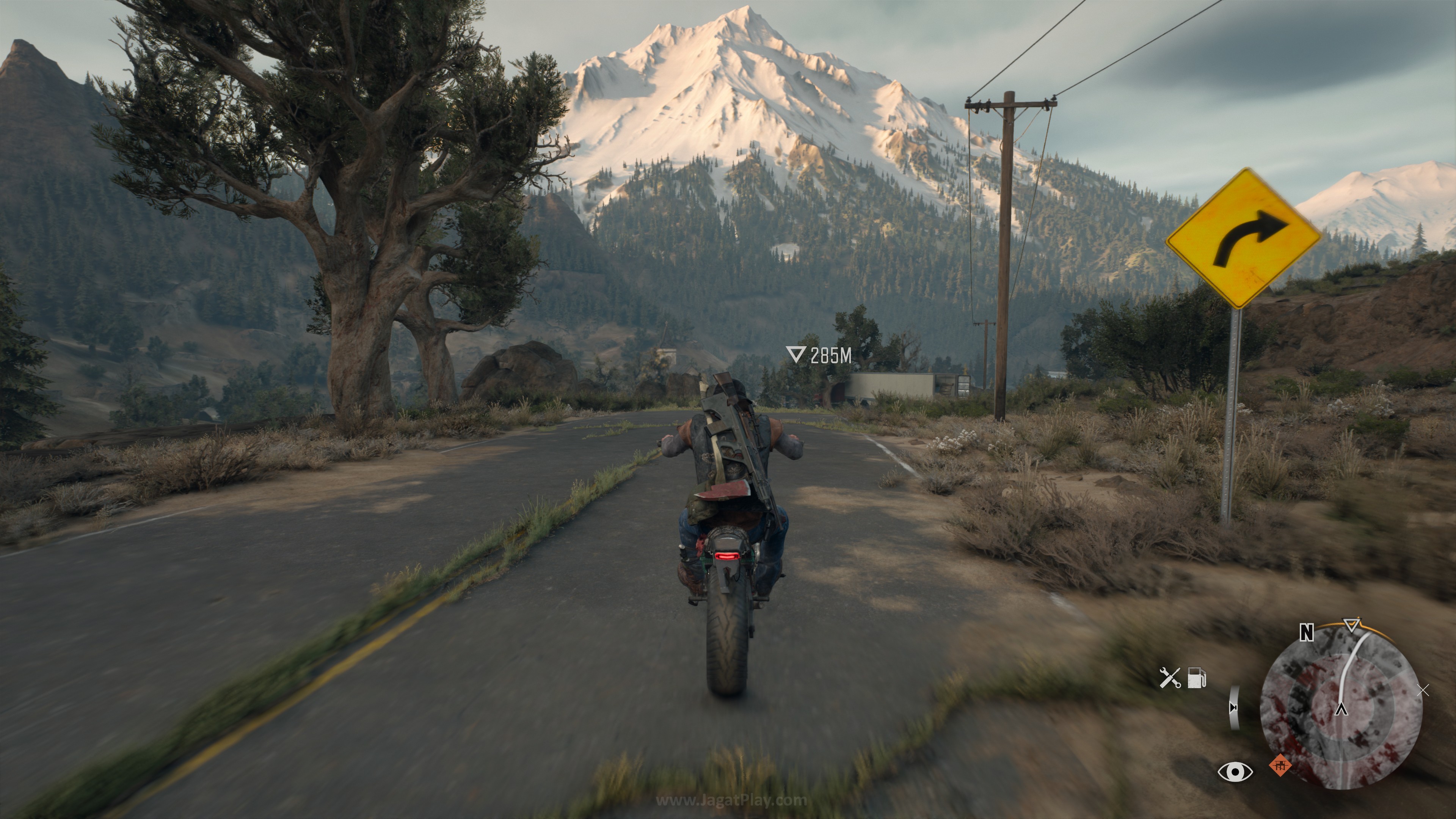Click the objective triangle on minimap rim
1456x819 pixels.
point(1350,625)
